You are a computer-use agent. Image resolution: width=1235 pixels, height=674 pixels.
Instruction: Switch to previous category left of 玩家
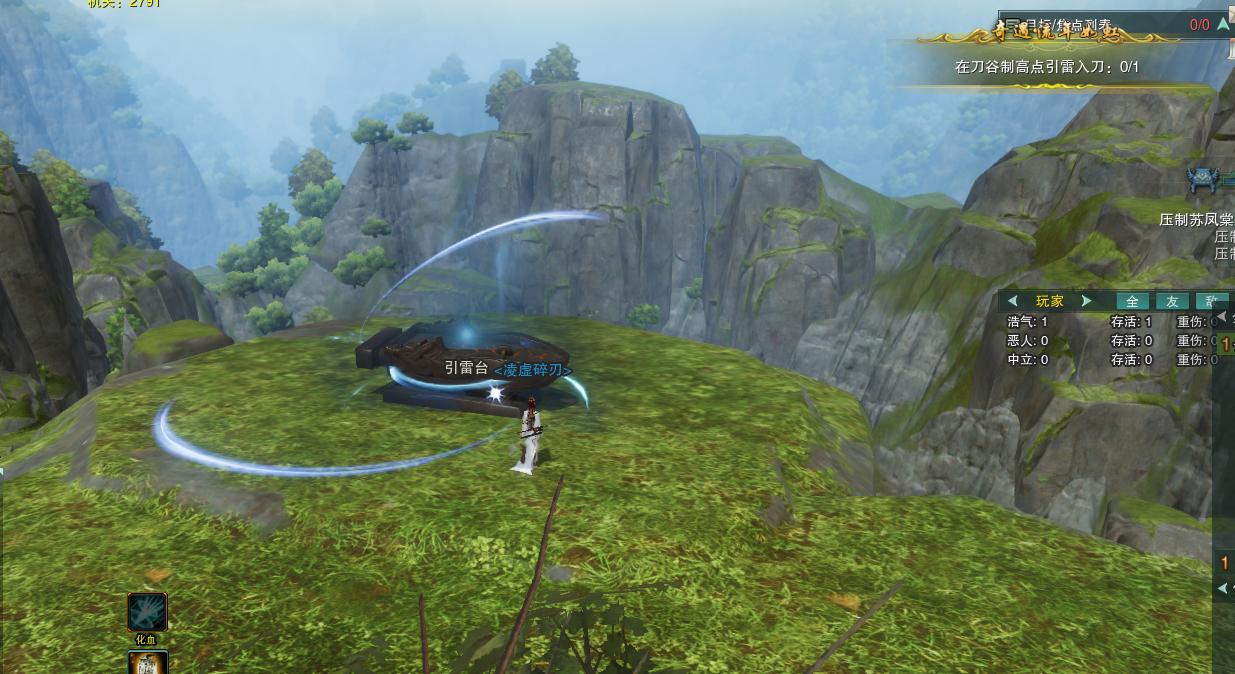pos(1013,301)
